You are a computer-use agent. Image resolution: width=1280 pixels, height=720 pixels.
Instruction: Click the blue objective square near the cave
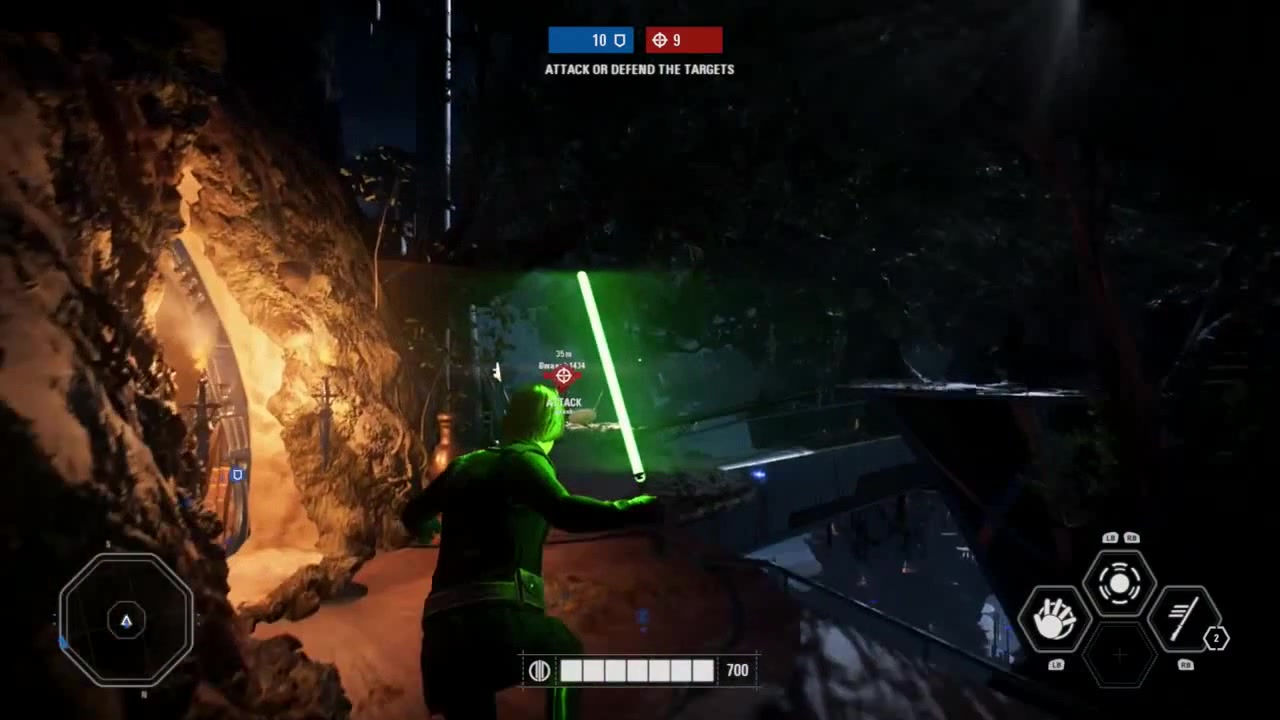(x=237, y=475)
